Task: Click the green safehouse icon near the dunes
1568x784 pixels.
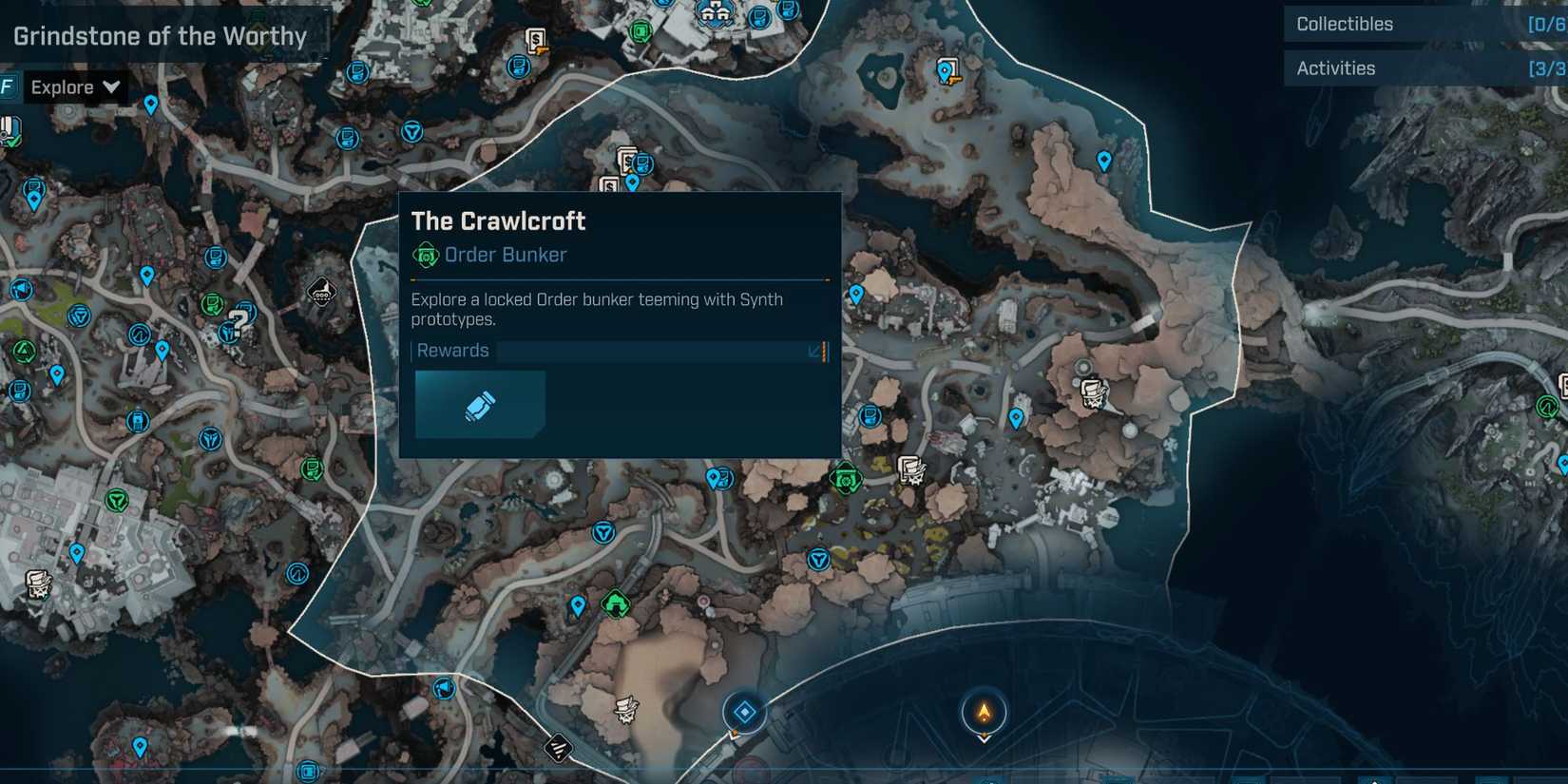Action: (x=614, y=601)
